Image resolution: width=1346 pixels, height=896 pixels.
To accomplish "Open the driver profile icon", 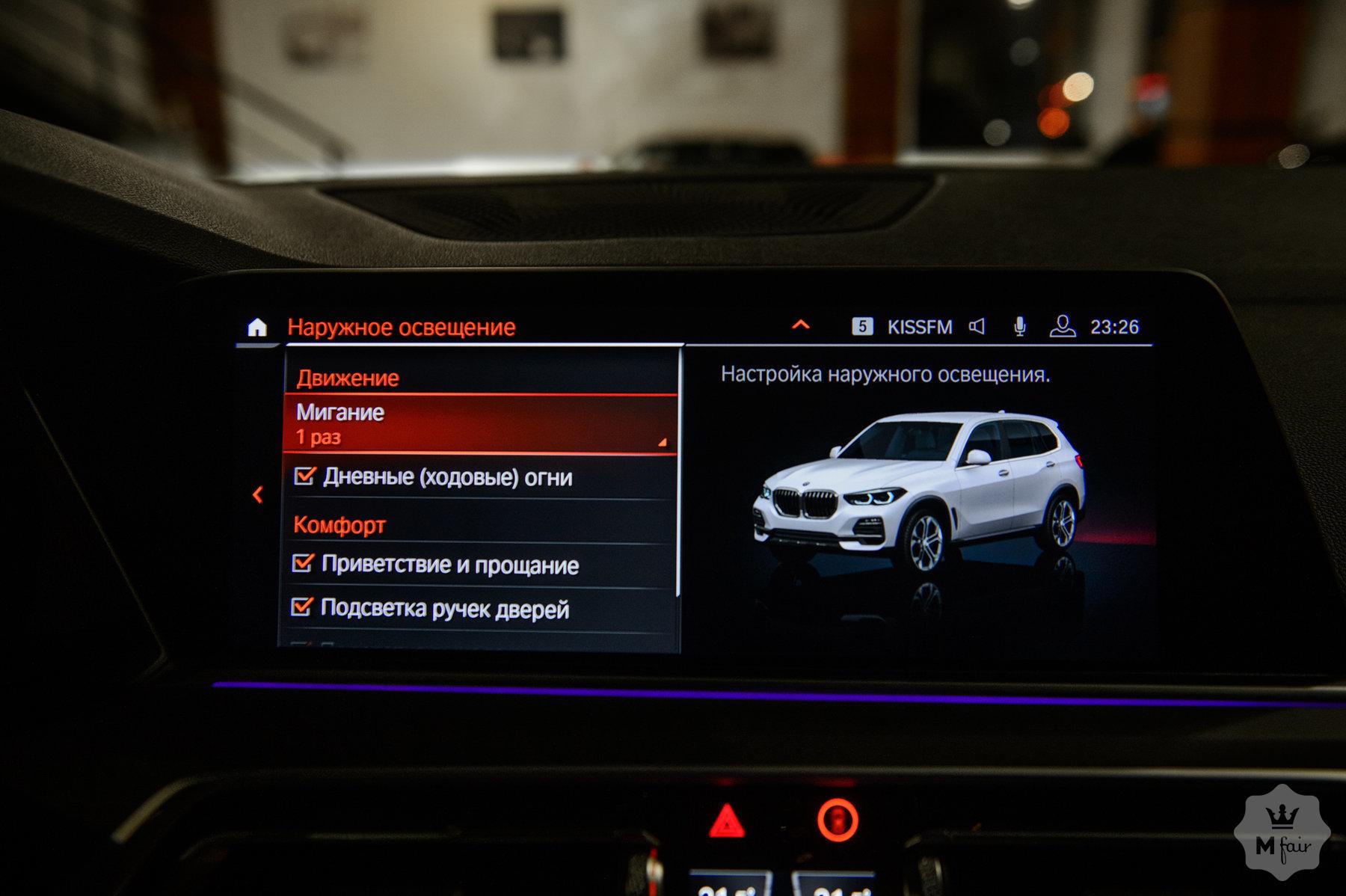I will pos(1065,325).
